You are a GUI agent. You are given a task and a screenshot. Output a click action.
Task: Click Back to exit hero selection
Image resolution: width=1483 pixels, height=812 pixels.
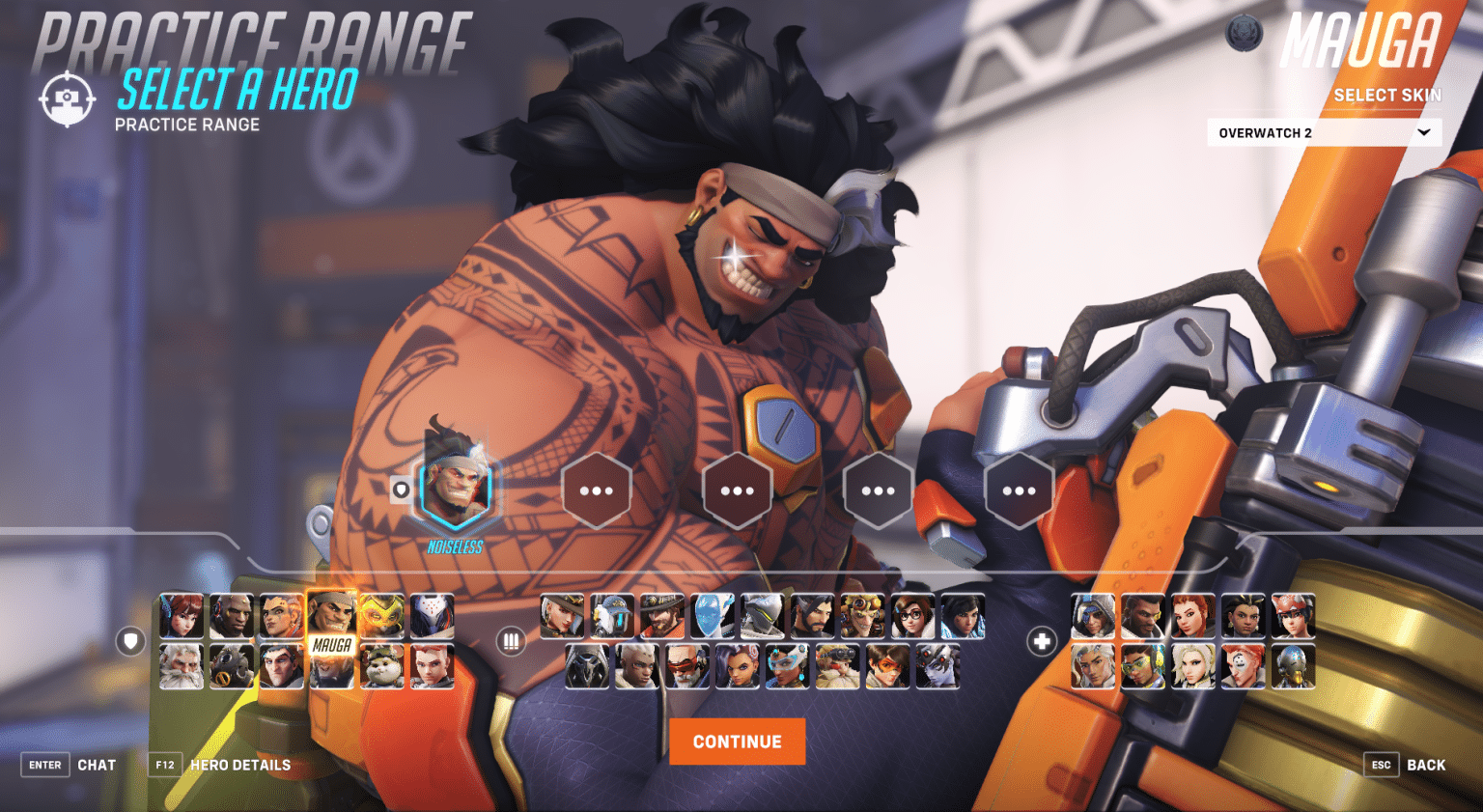pyautogui.click(x=1425, y=764)
